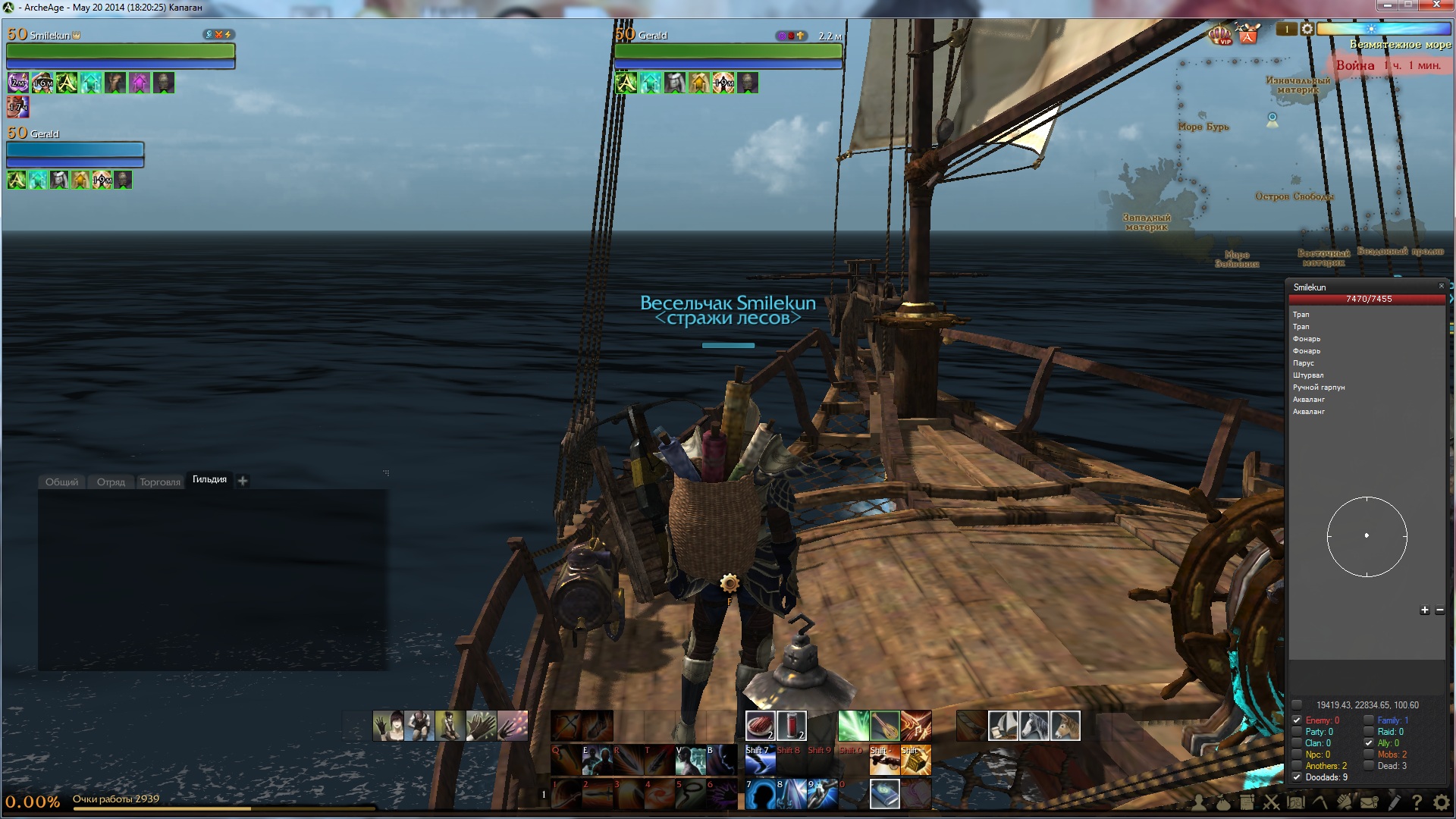
Task: Open the blue spellbook slot
Action: (884, 794)
